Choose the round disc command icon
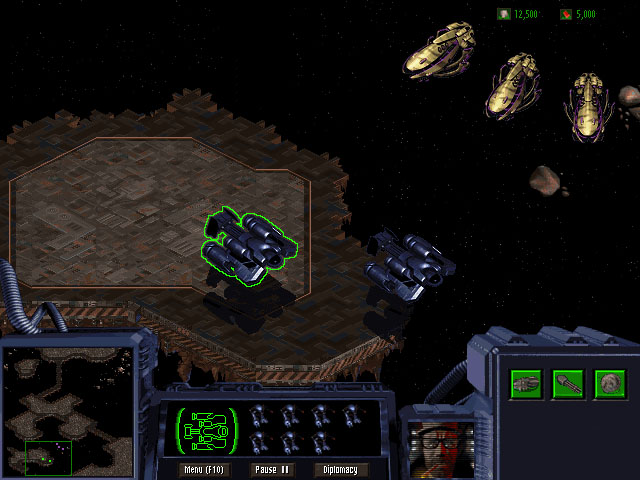Screen dimensions: 640x480 609,383
